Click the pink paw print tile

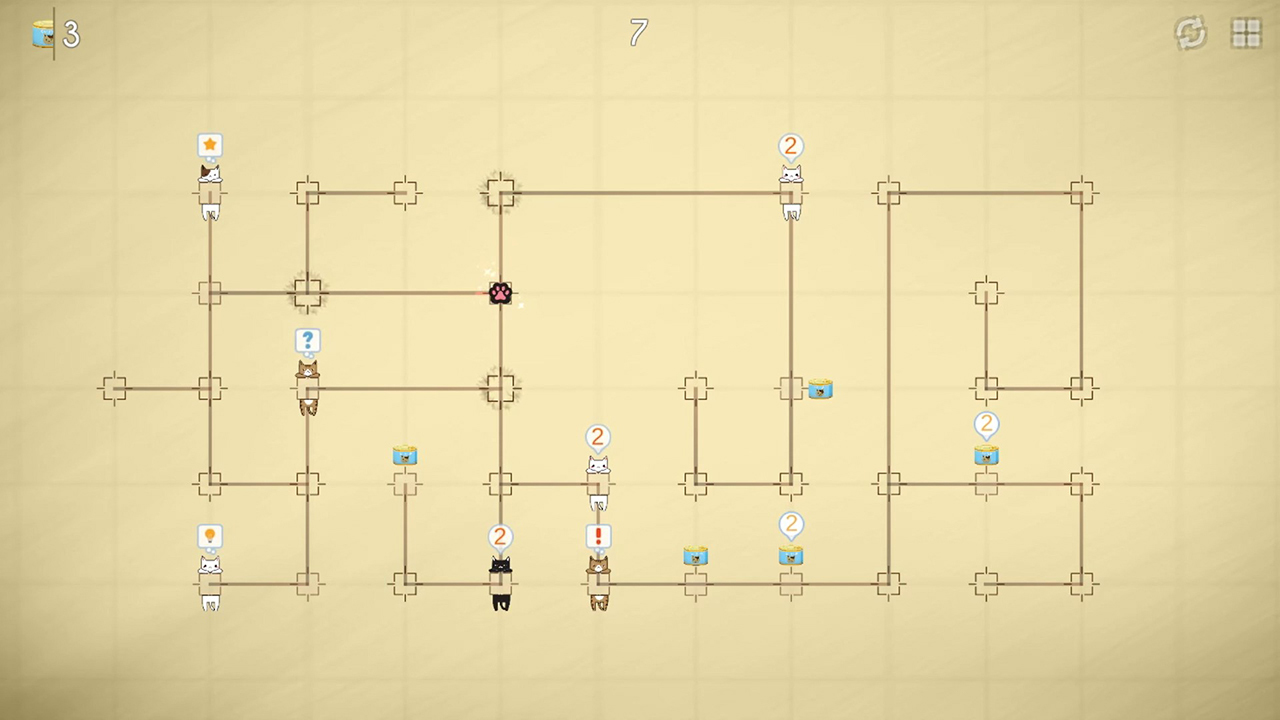click(x=500, y=293)
